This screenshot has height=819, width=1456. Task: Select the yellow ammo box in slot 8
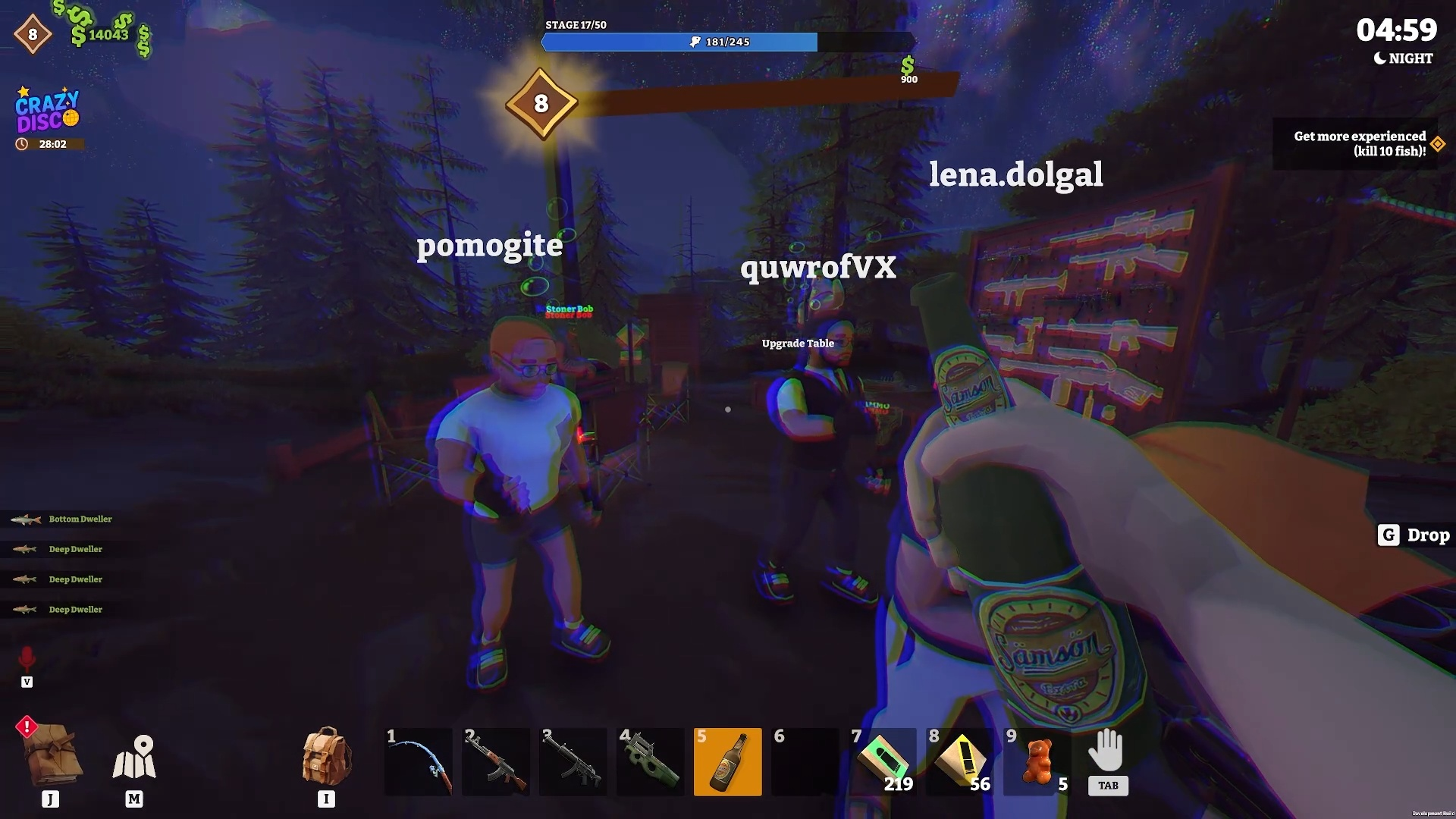[960, 761]
